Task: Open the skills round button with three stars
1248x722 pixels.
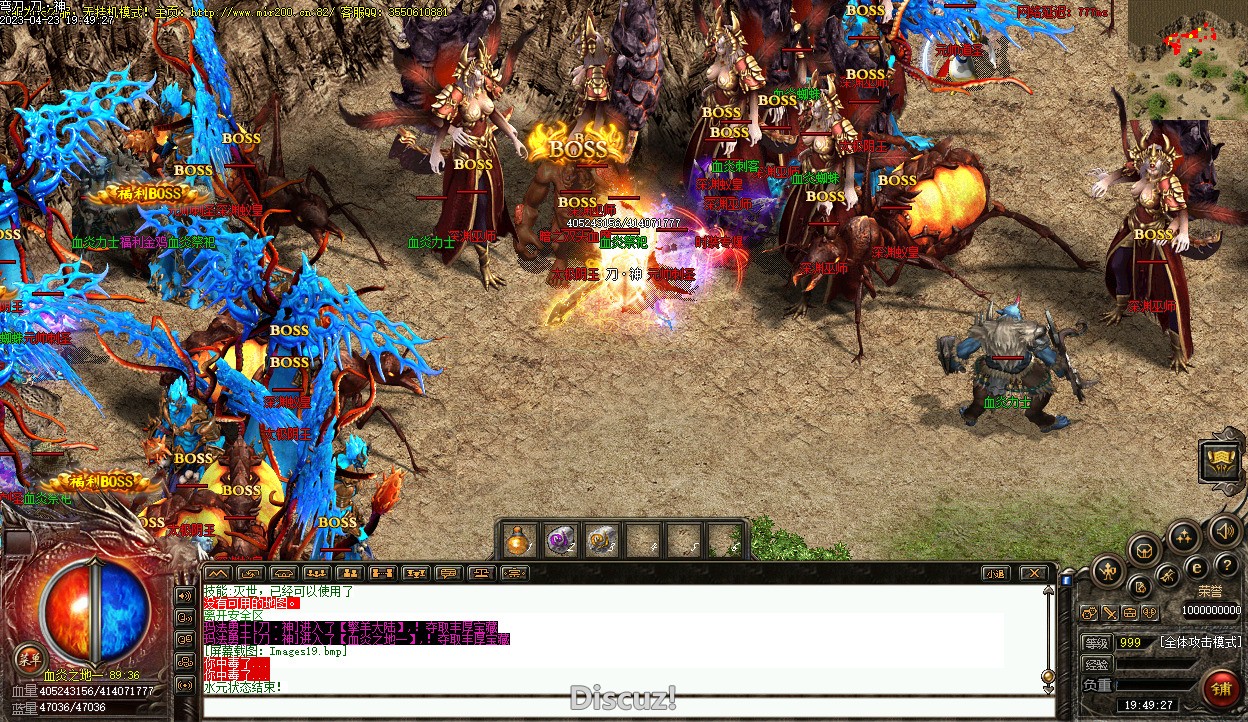Action: tap(1185, 536)
